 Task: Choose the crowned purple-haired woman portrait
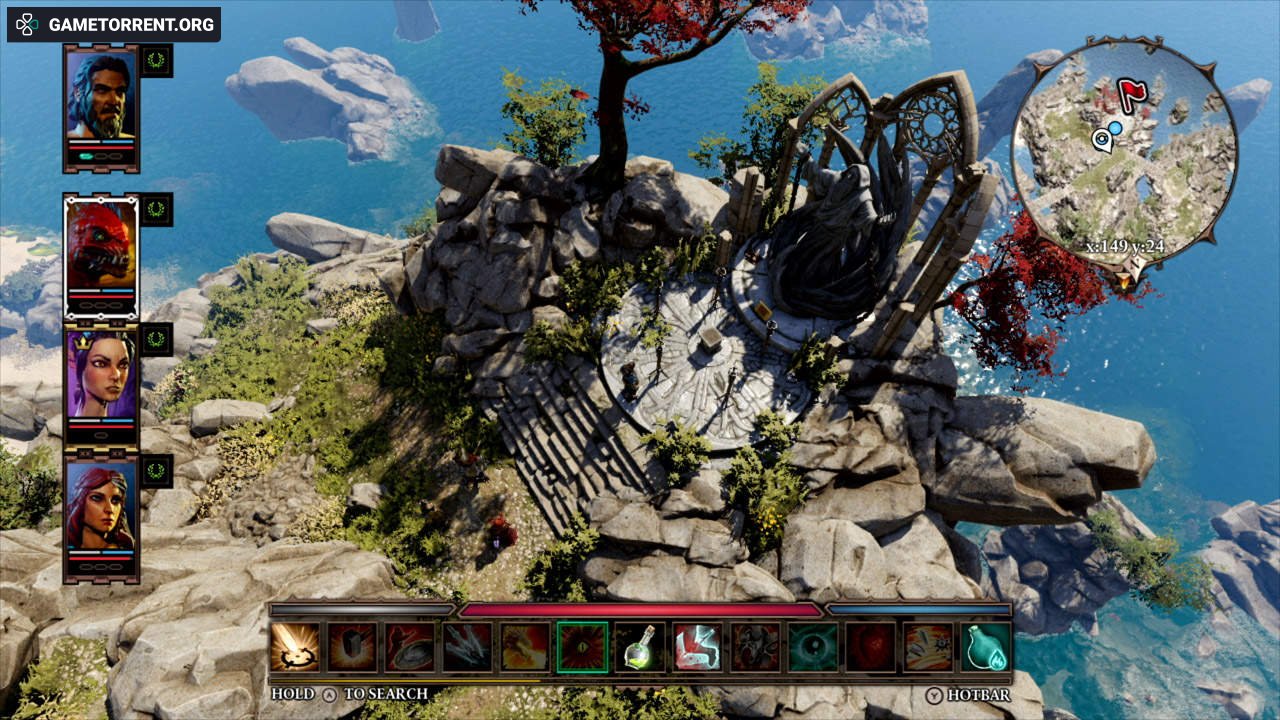click(x=101, y=374)
